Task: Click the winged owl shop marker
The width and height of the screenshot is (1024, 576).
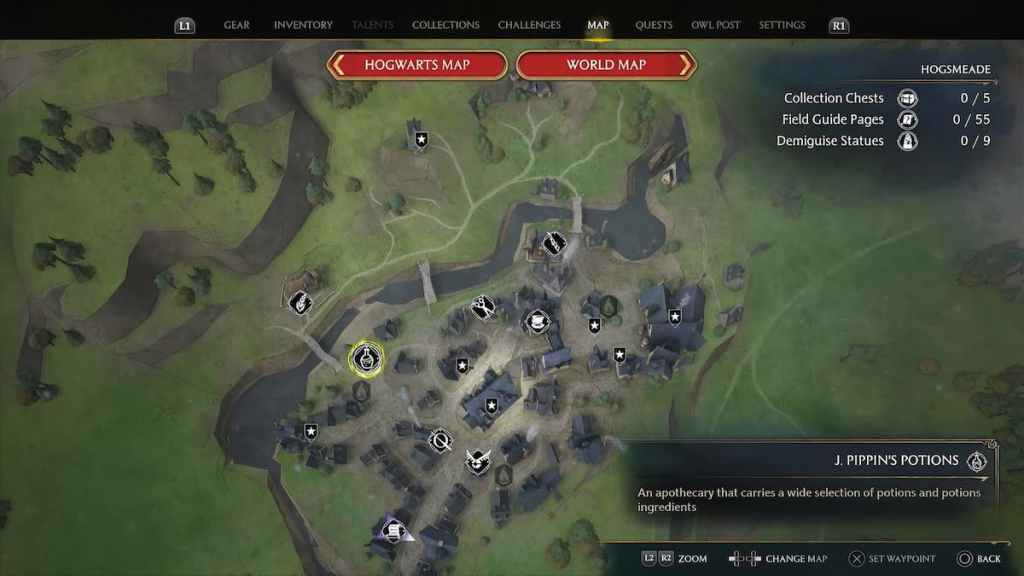Action: tap(478, 461)
